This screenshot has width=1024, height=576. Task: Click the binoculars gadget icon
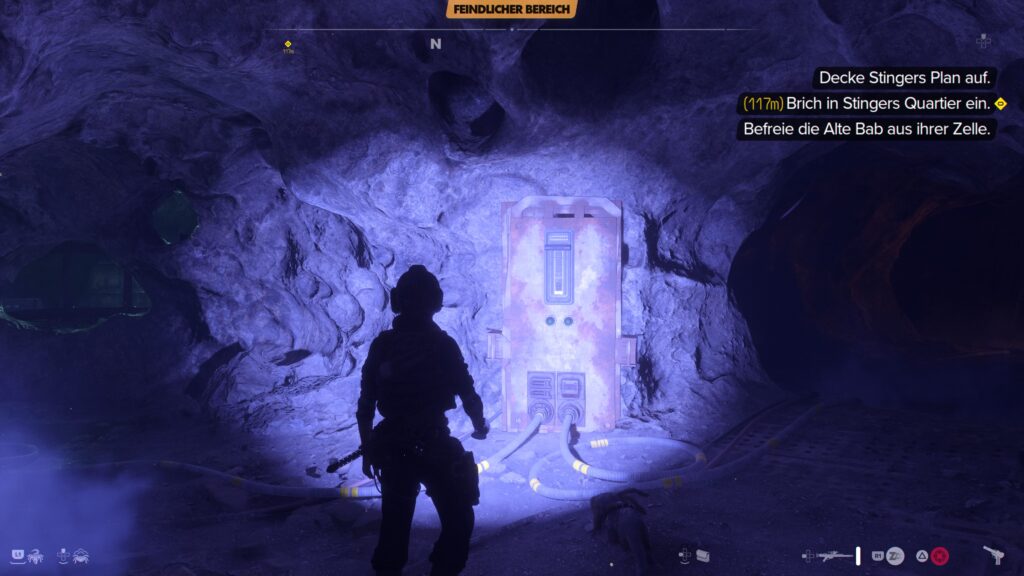tap(702, 555)
